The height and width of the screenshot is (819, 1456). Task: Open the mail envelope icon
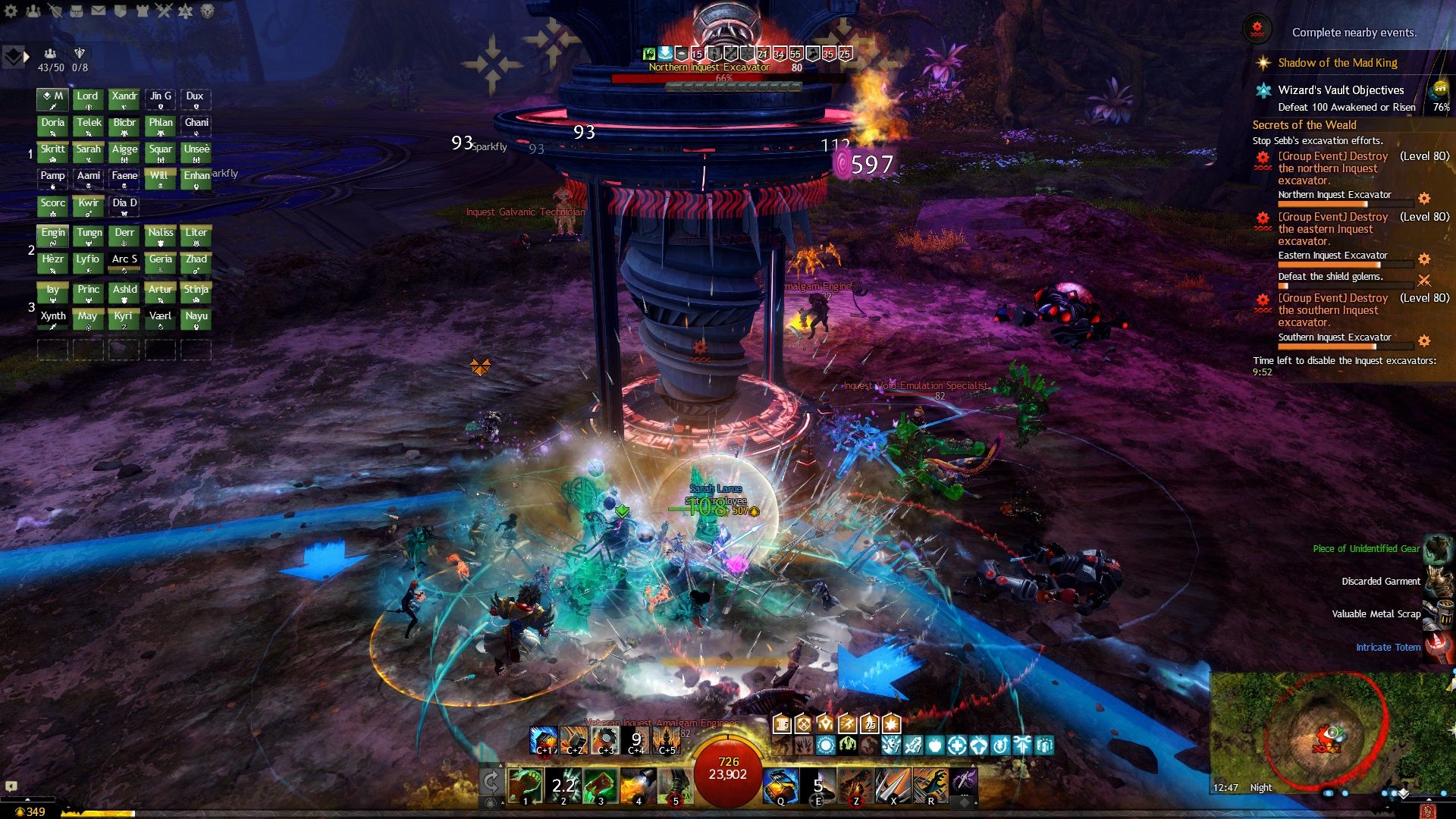[99, 11]
